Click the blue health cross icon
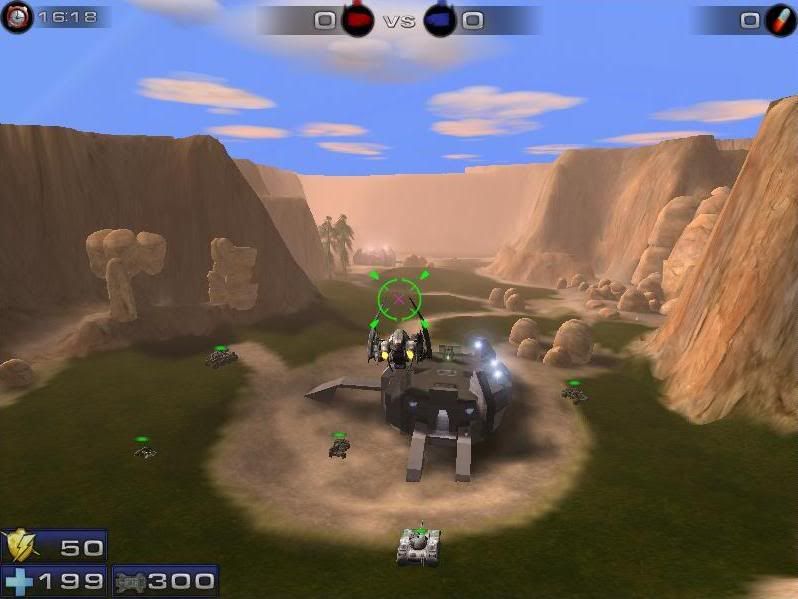The height and width of the screenshot is (599, 798). tap(18, 581)
